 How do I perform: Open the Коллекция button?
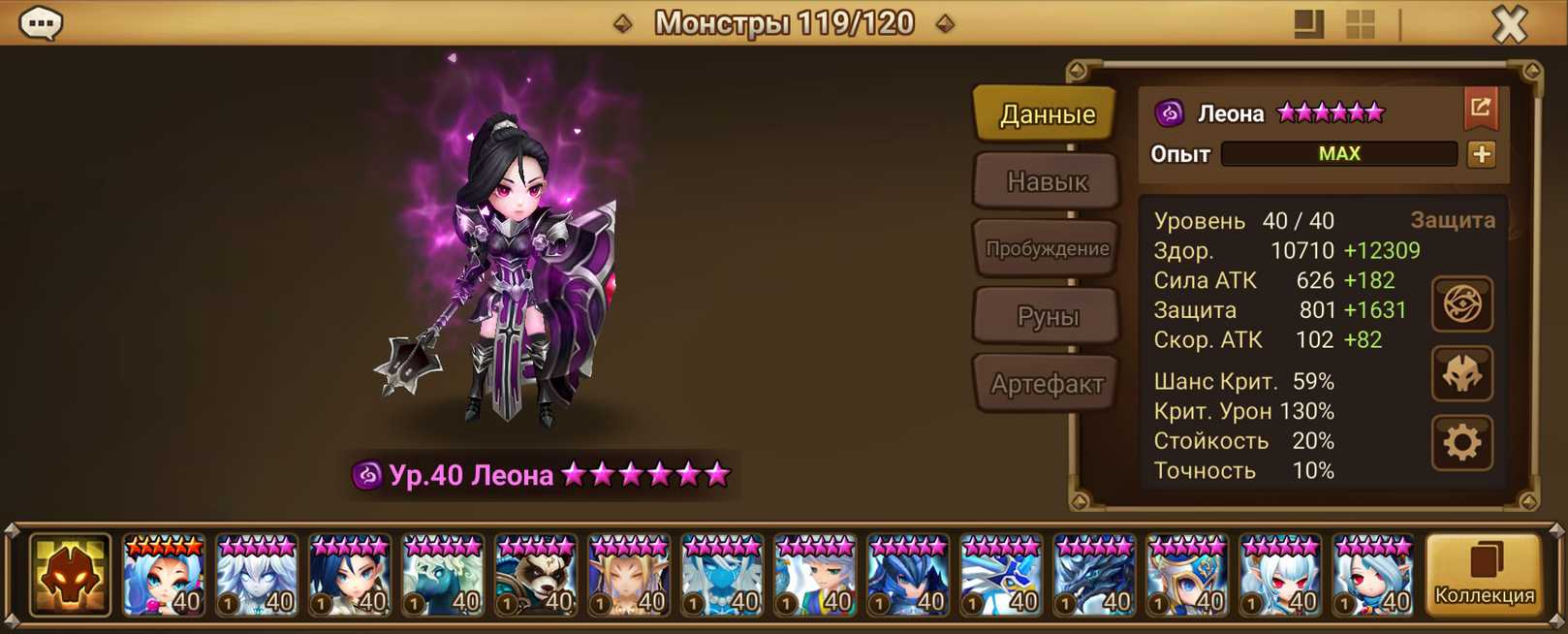(1484, 576)
